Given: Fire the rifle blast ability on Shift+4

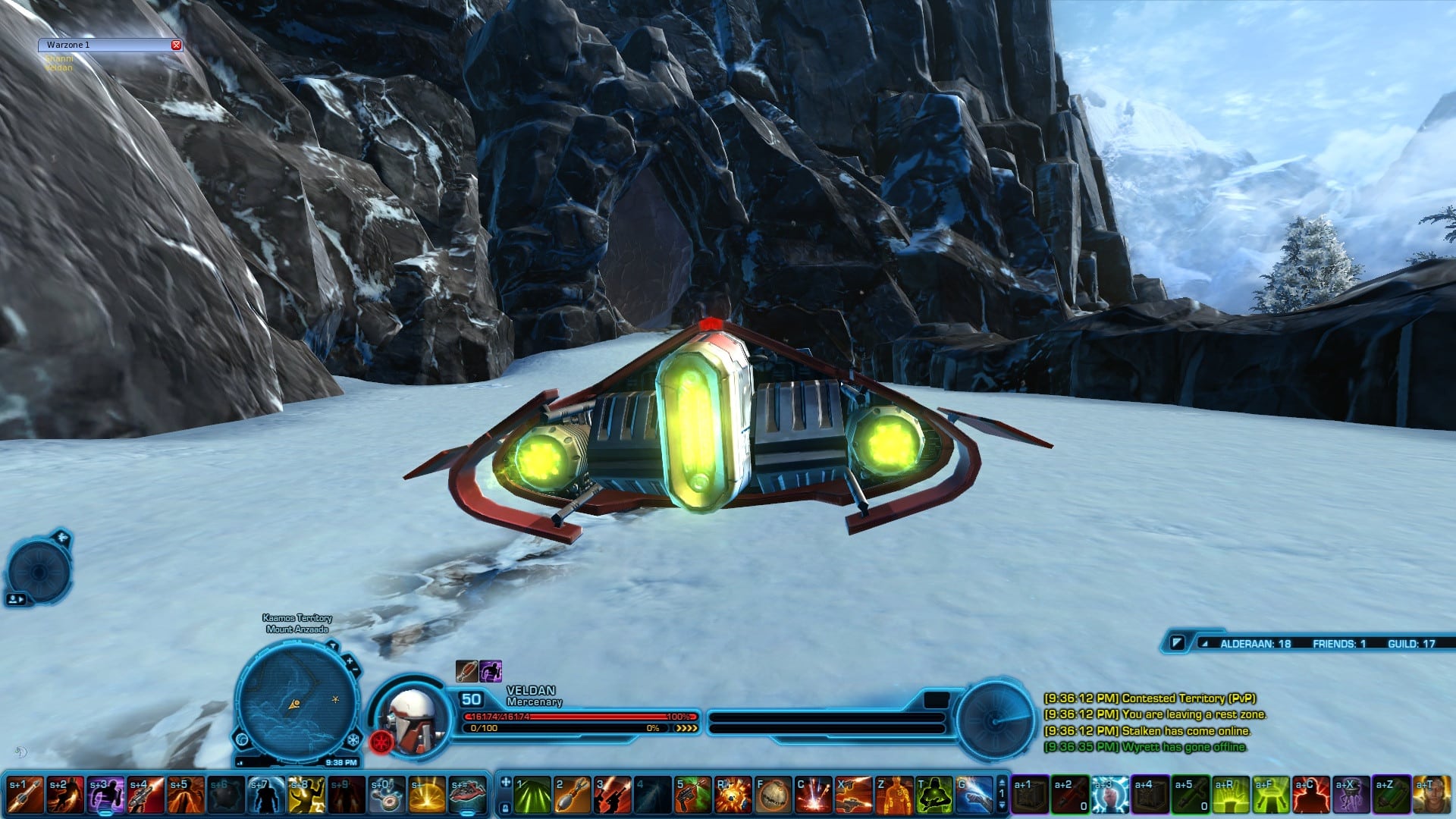Looking at the screenshot, I should [146, 795].
